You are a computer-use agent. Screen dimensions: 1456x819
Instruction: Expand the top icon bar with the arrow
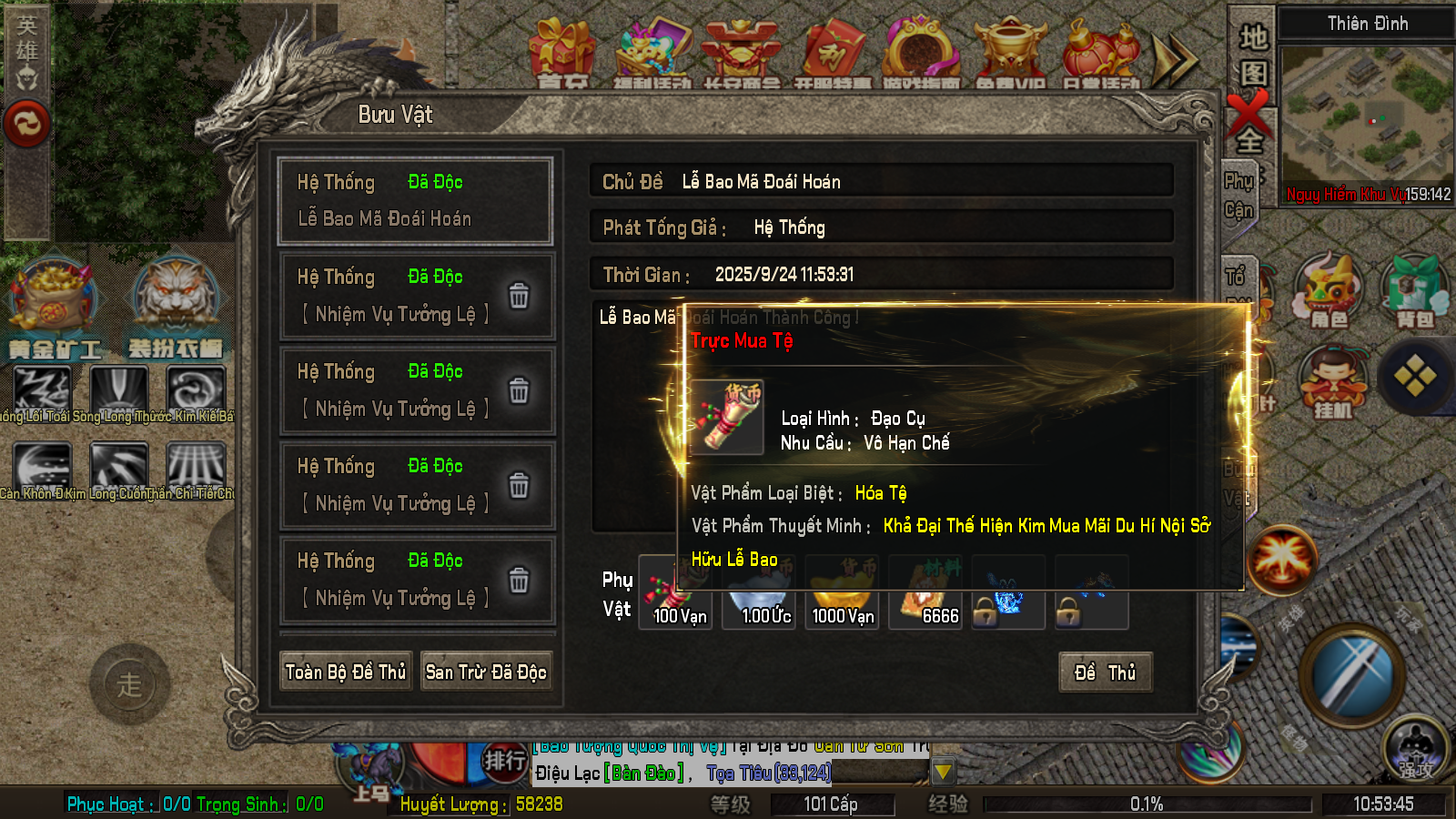1175,59
